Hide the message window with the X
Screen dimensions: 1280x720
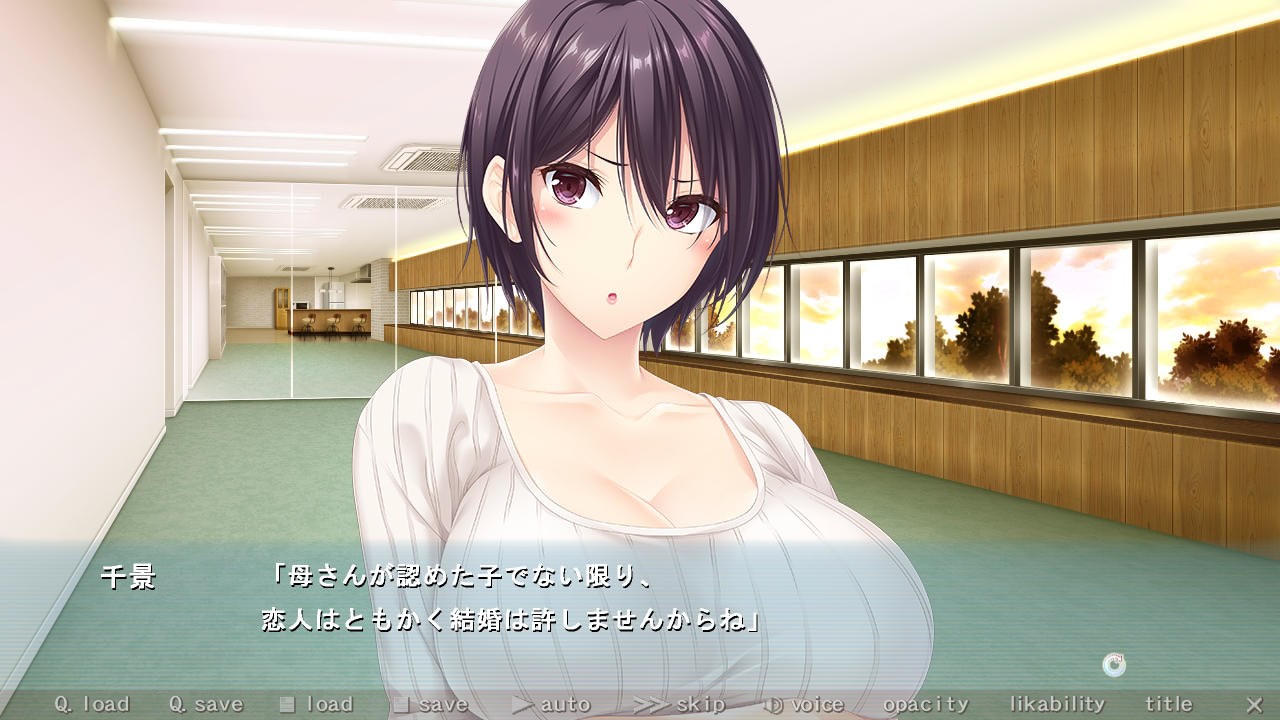[x=1254, y=705]
